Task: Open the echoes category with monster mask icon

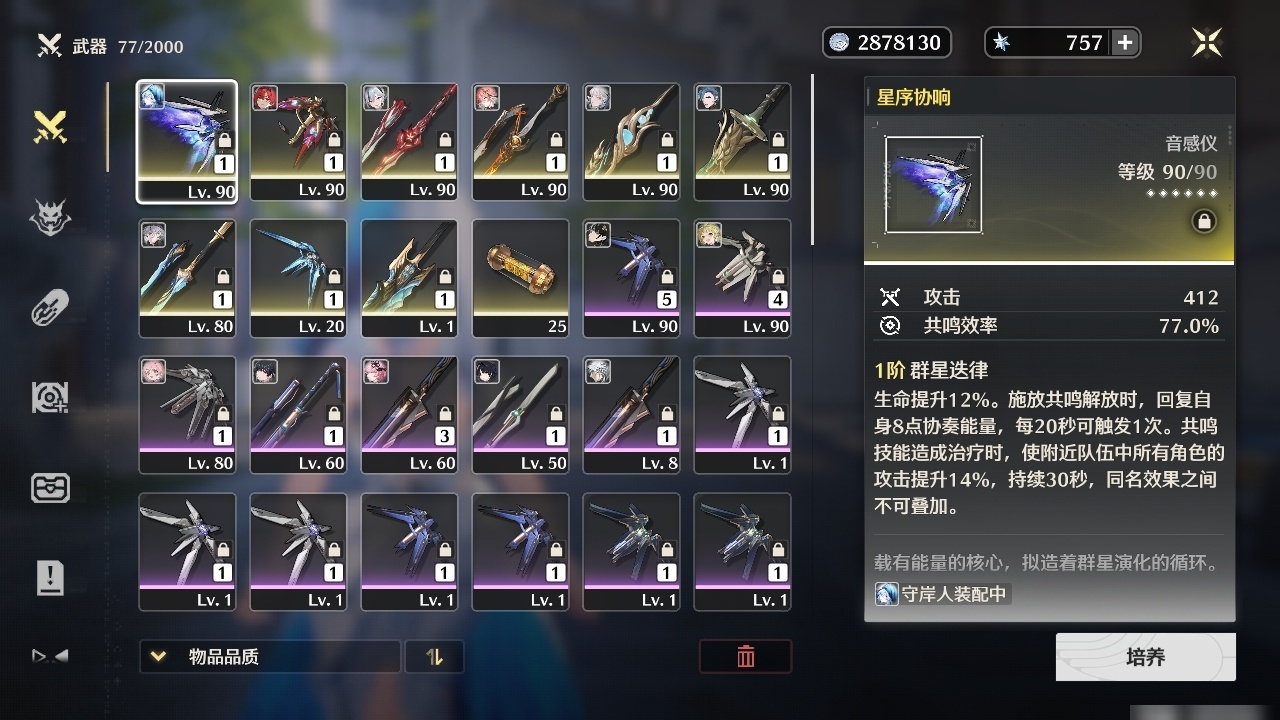Action: [50, 218]
